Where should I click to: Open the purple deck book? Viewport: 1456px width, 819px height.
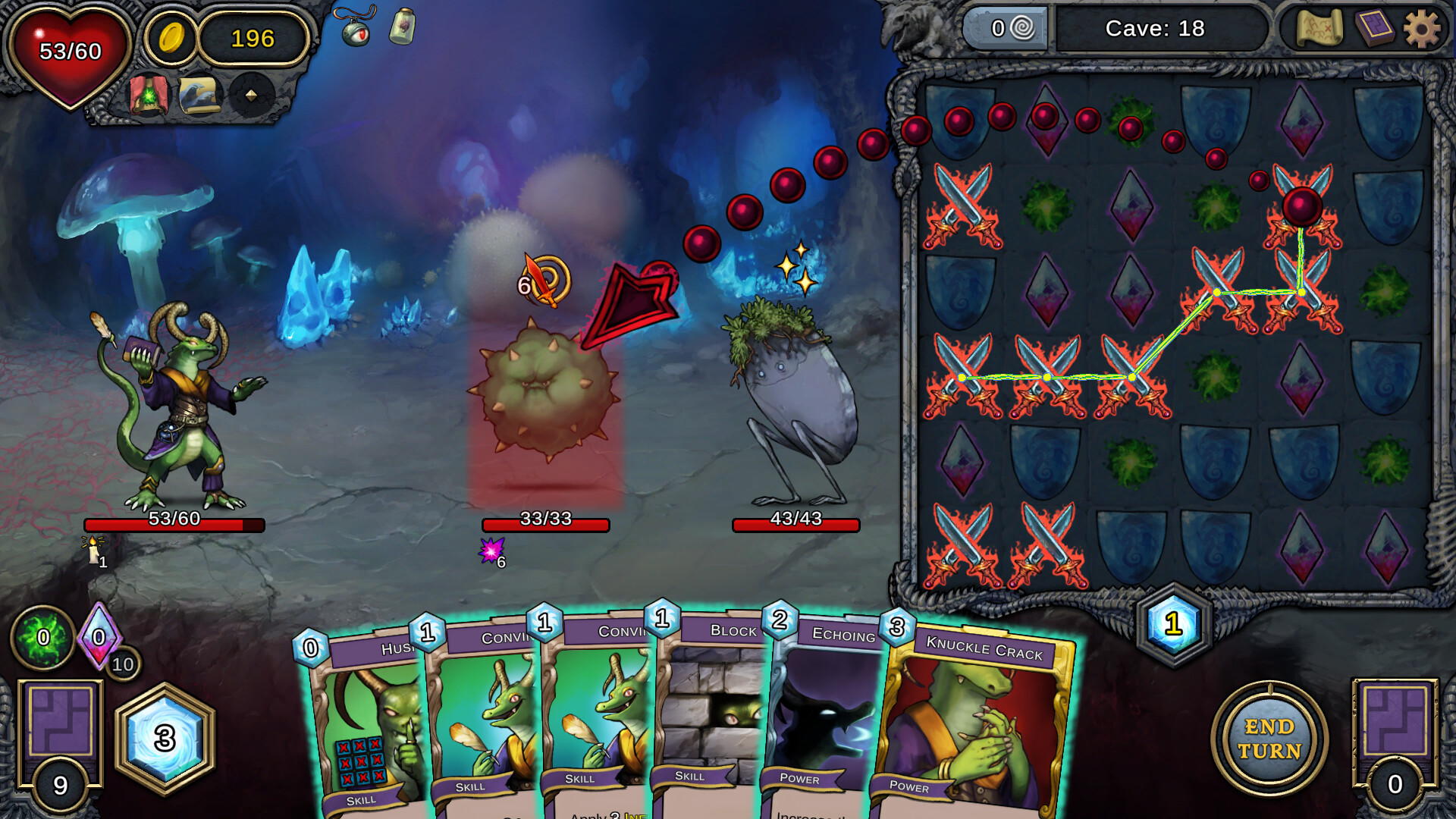click(1374, 29)
